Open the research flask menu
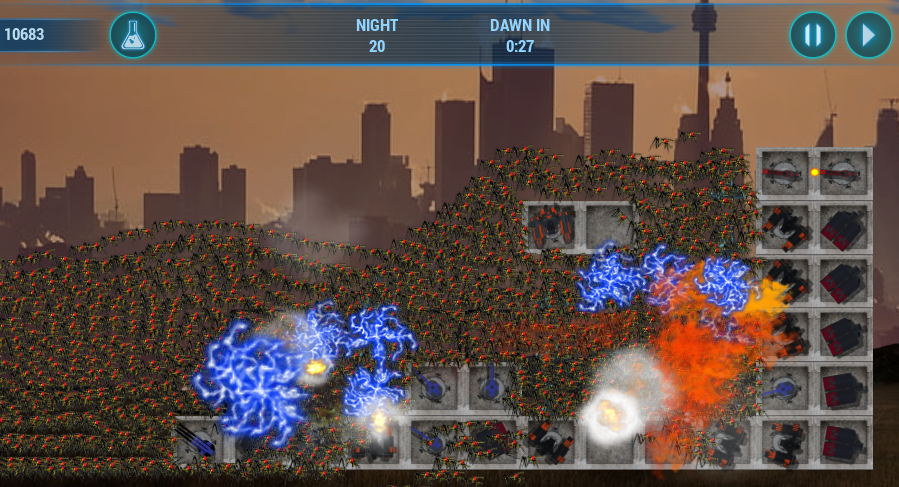This screenshot has height=487, width=899. [133, 35]
